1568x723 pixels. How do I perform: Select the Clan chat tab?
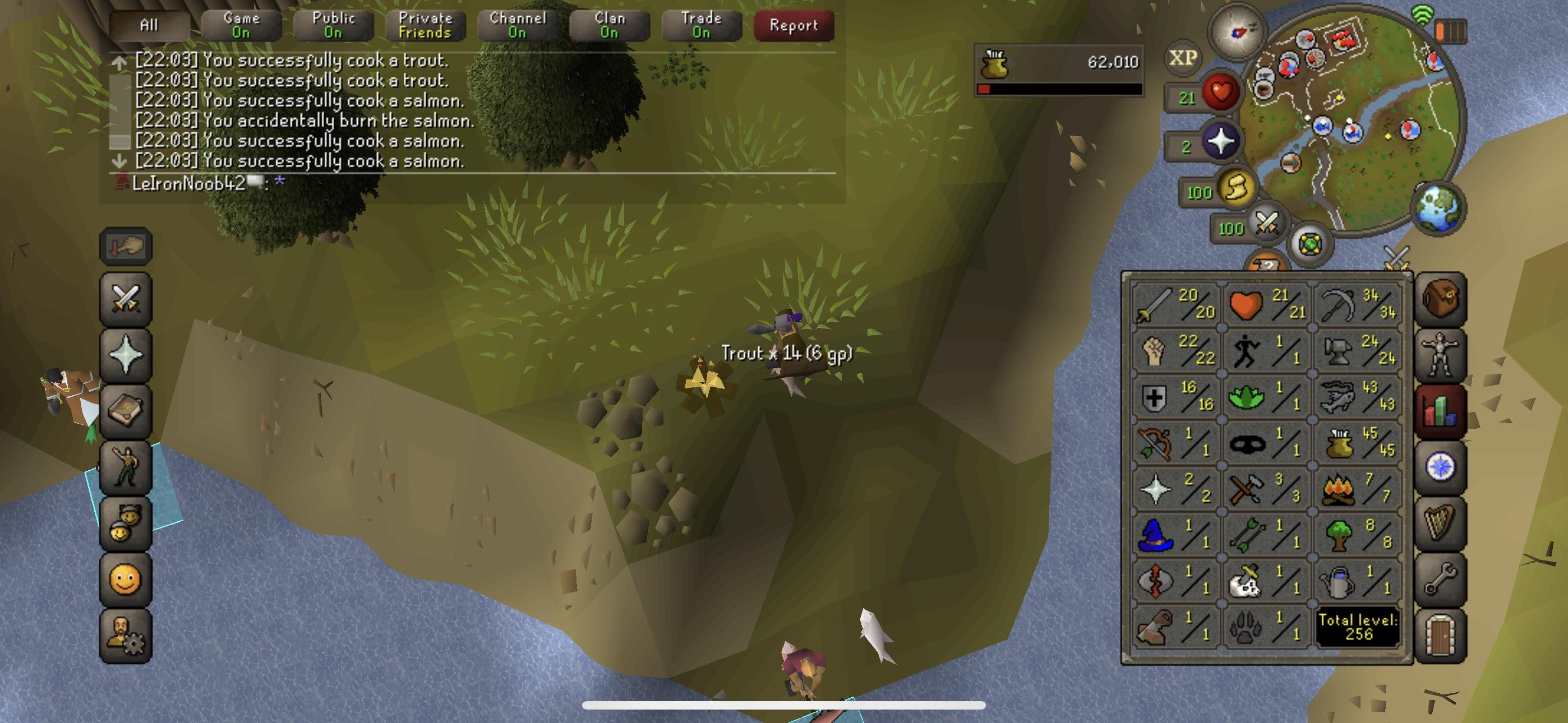(609, 26)
